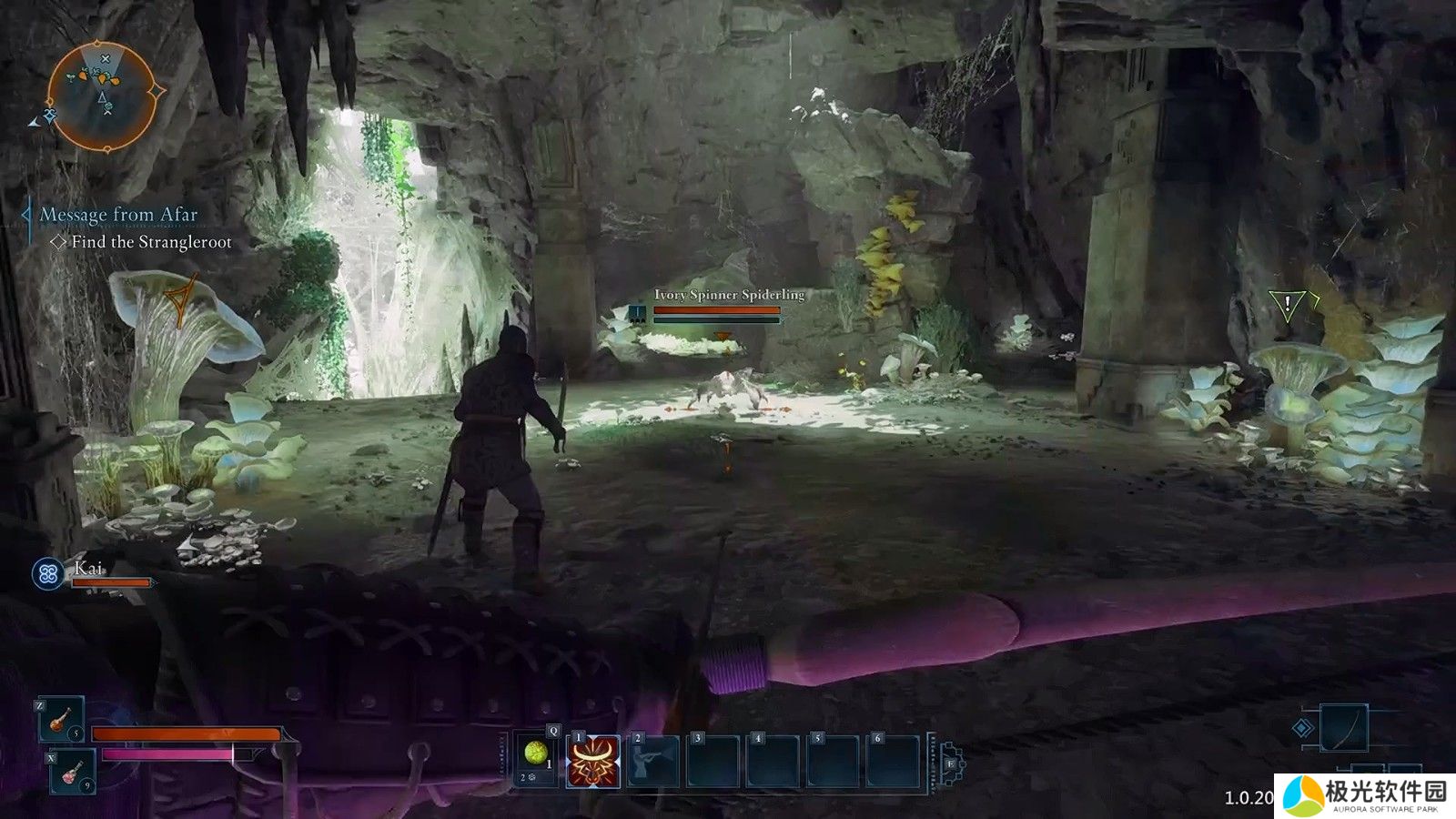Select the green orb consumable slot

pos(535,756)
